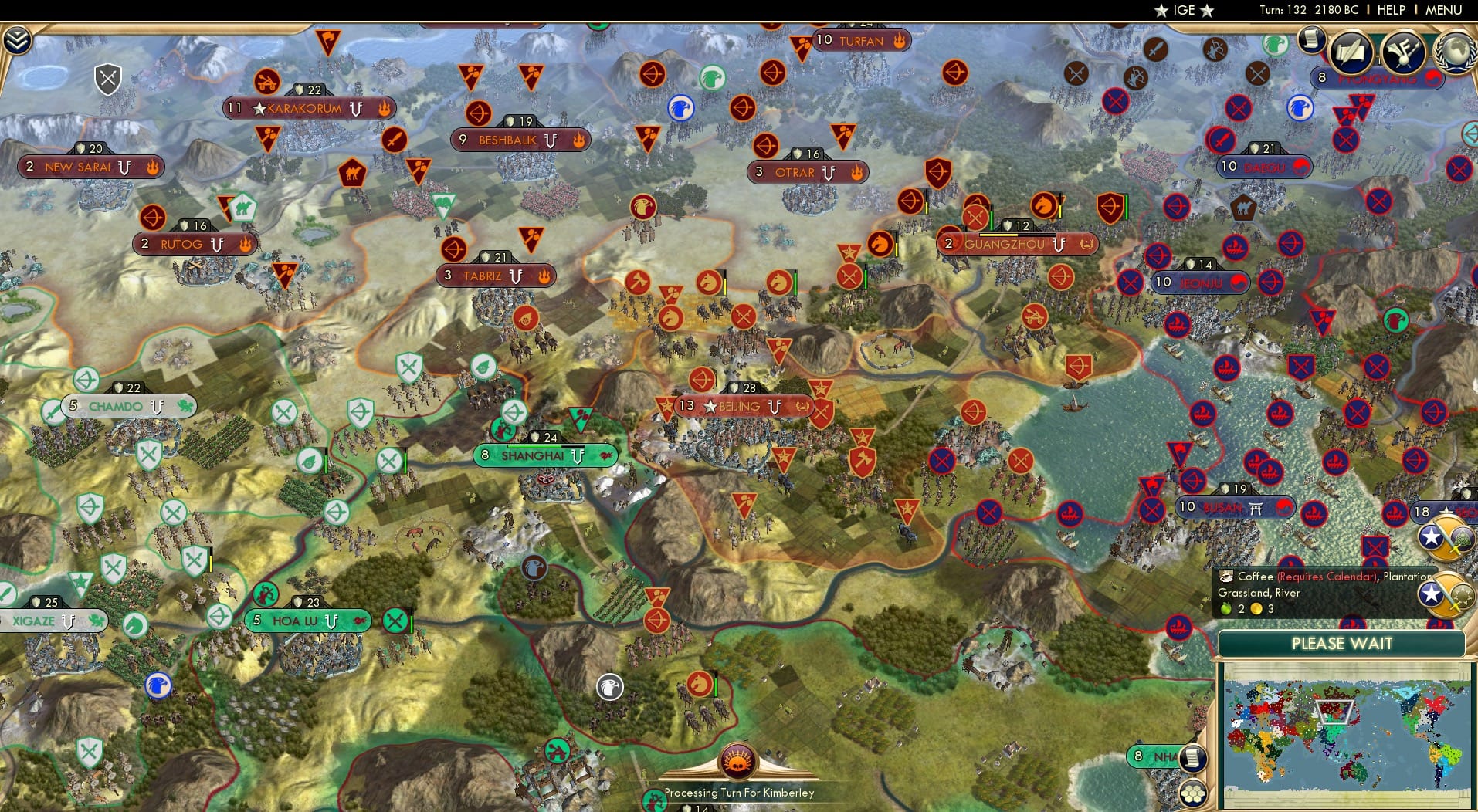Open the MENU

[x=1442, y=11]
